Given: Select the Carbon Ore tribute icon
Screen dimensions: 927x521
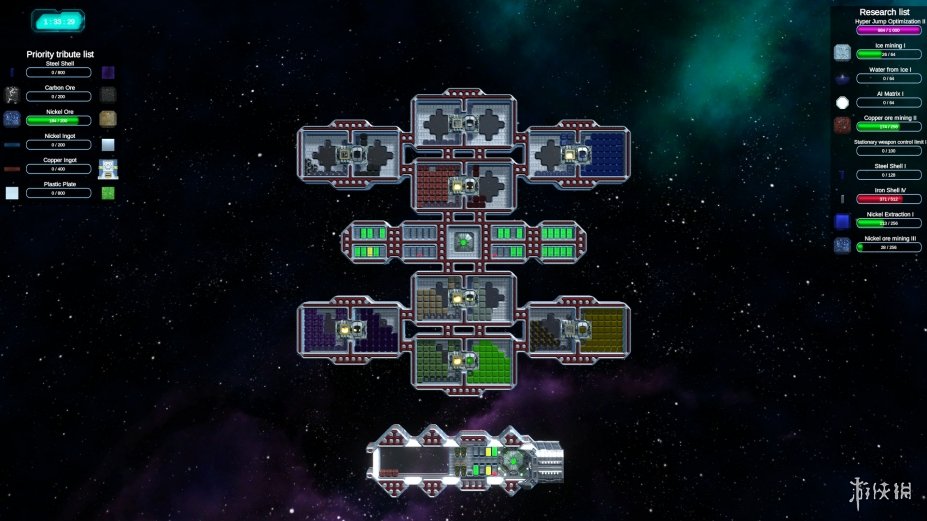Looking at the screenshot, I should click(x=12, y=95).
